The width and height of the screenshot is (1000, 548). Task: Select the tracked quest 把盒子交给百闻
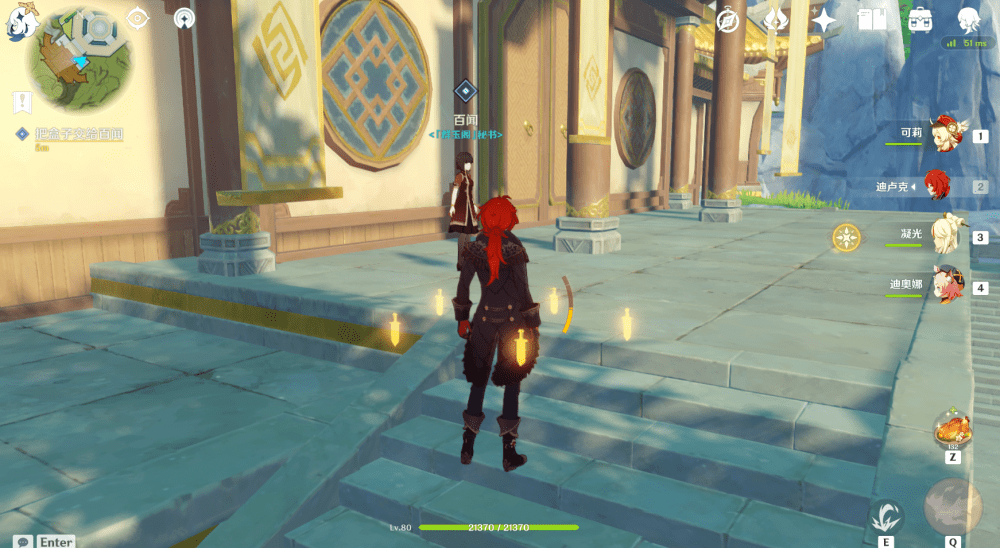pyautogui.click(x=68, y=134)
